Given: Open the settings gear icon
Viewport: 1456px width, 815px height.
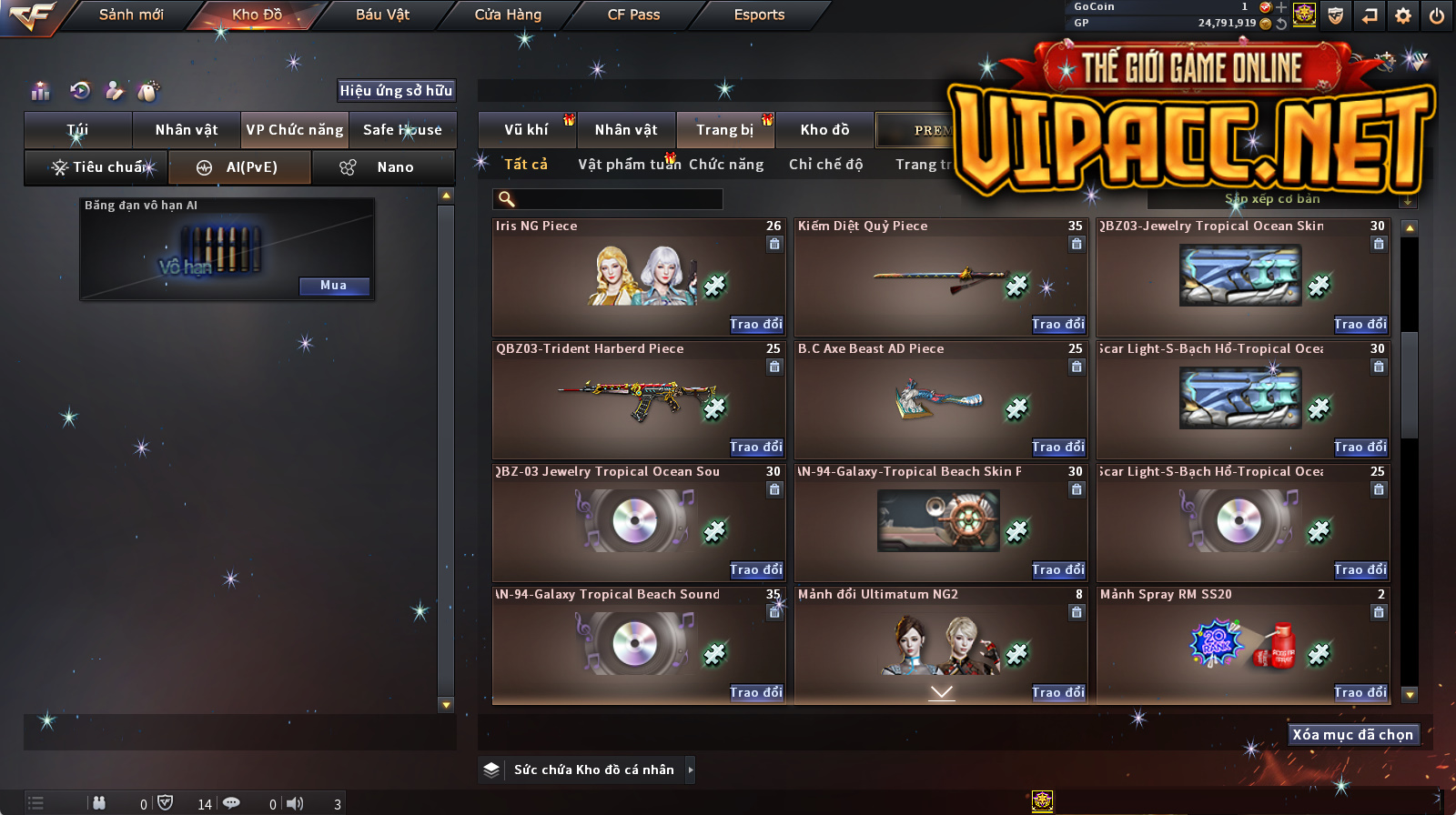Looking at the screenshot, I should (1403, 15).
